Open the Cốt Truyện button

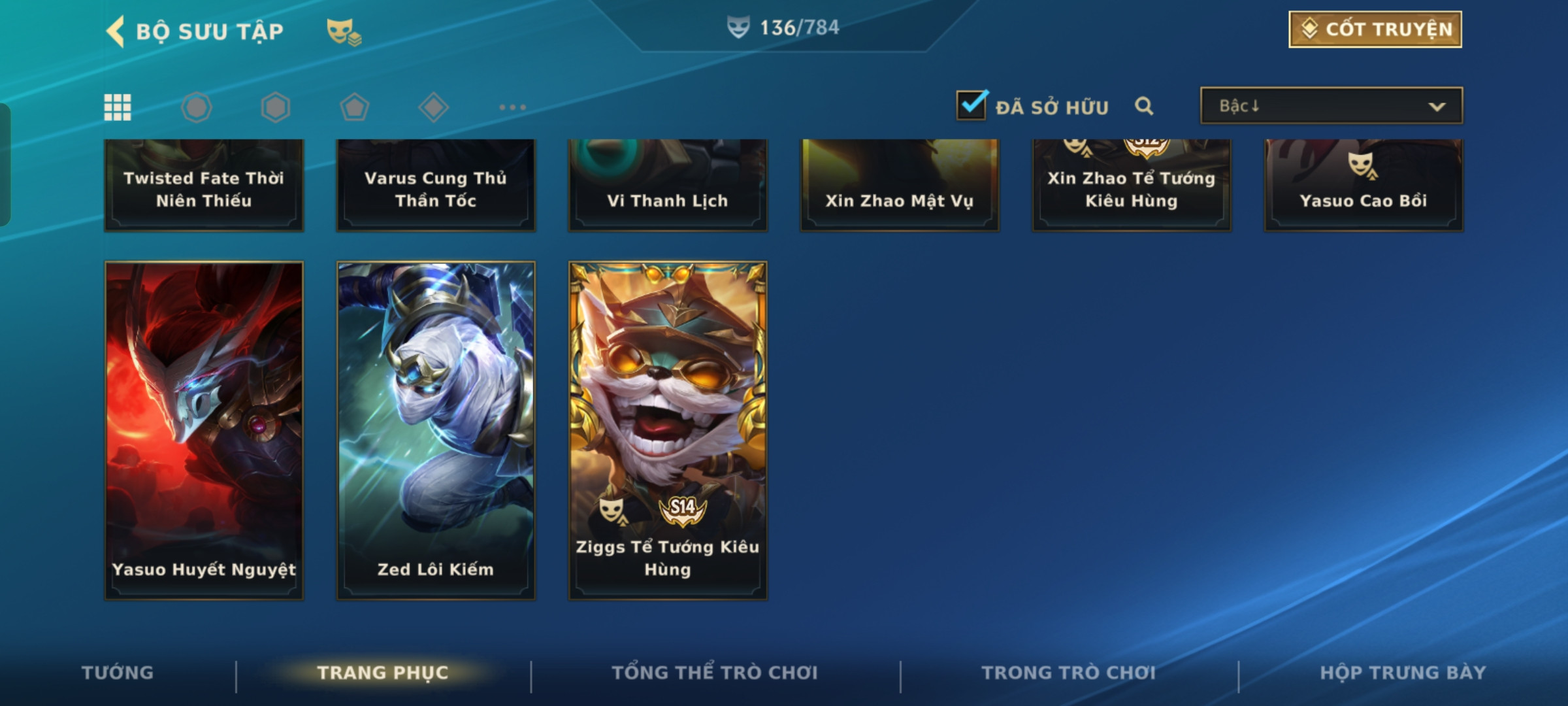coord(1375,29)
